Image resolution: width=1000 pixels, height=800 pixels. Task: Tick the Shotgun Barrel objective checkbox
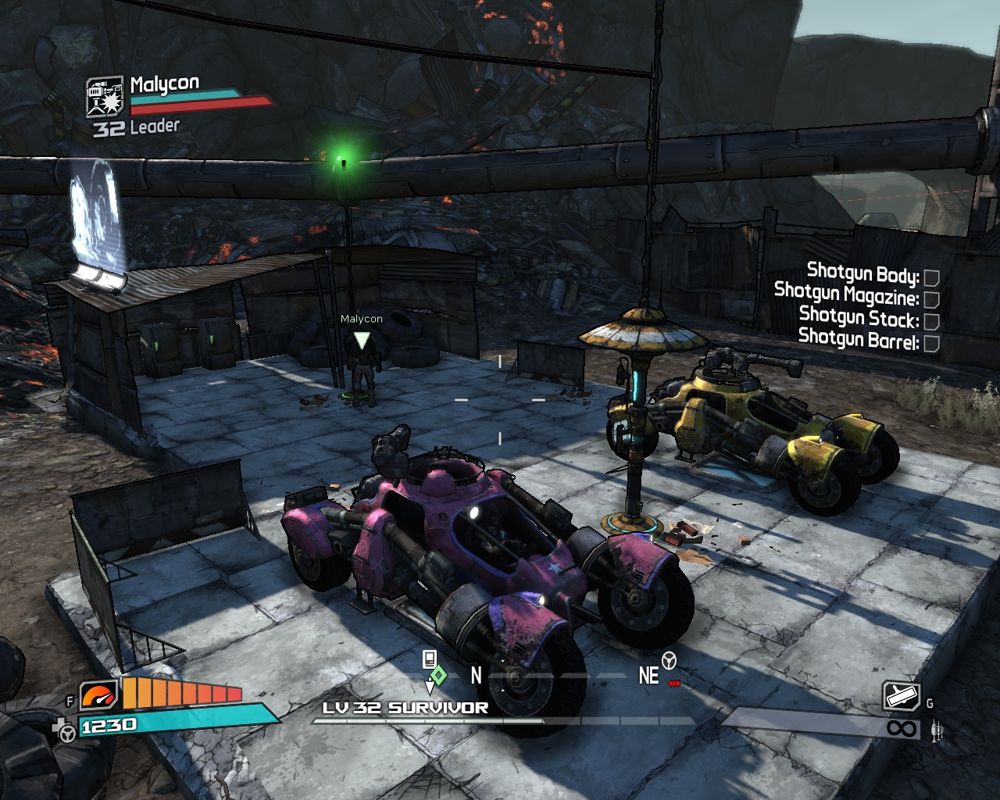click(x=931, y=343)
